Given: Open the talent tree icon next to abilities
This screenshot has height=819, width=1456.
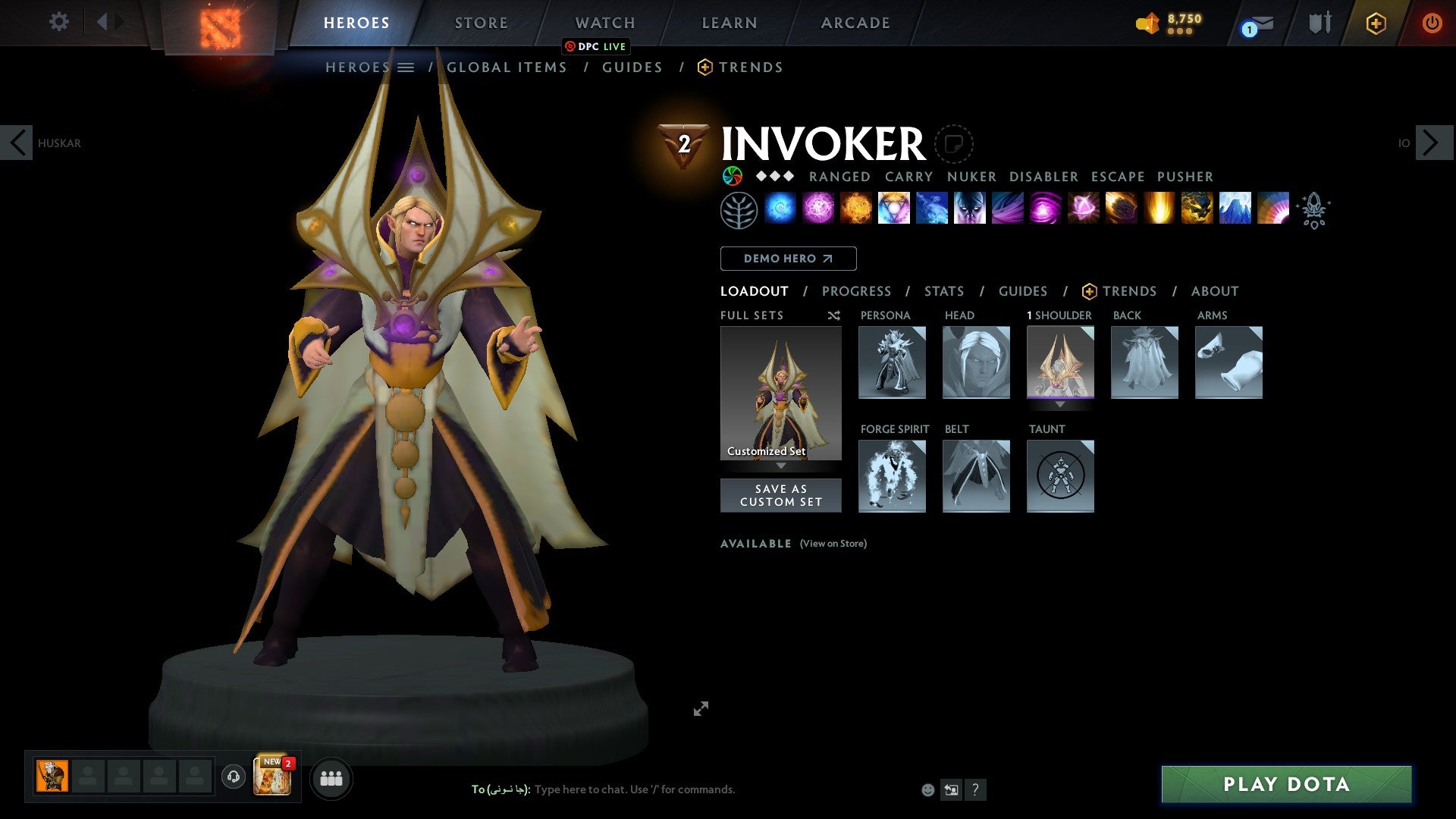Looking at the screenshot, I should point(738,210).
